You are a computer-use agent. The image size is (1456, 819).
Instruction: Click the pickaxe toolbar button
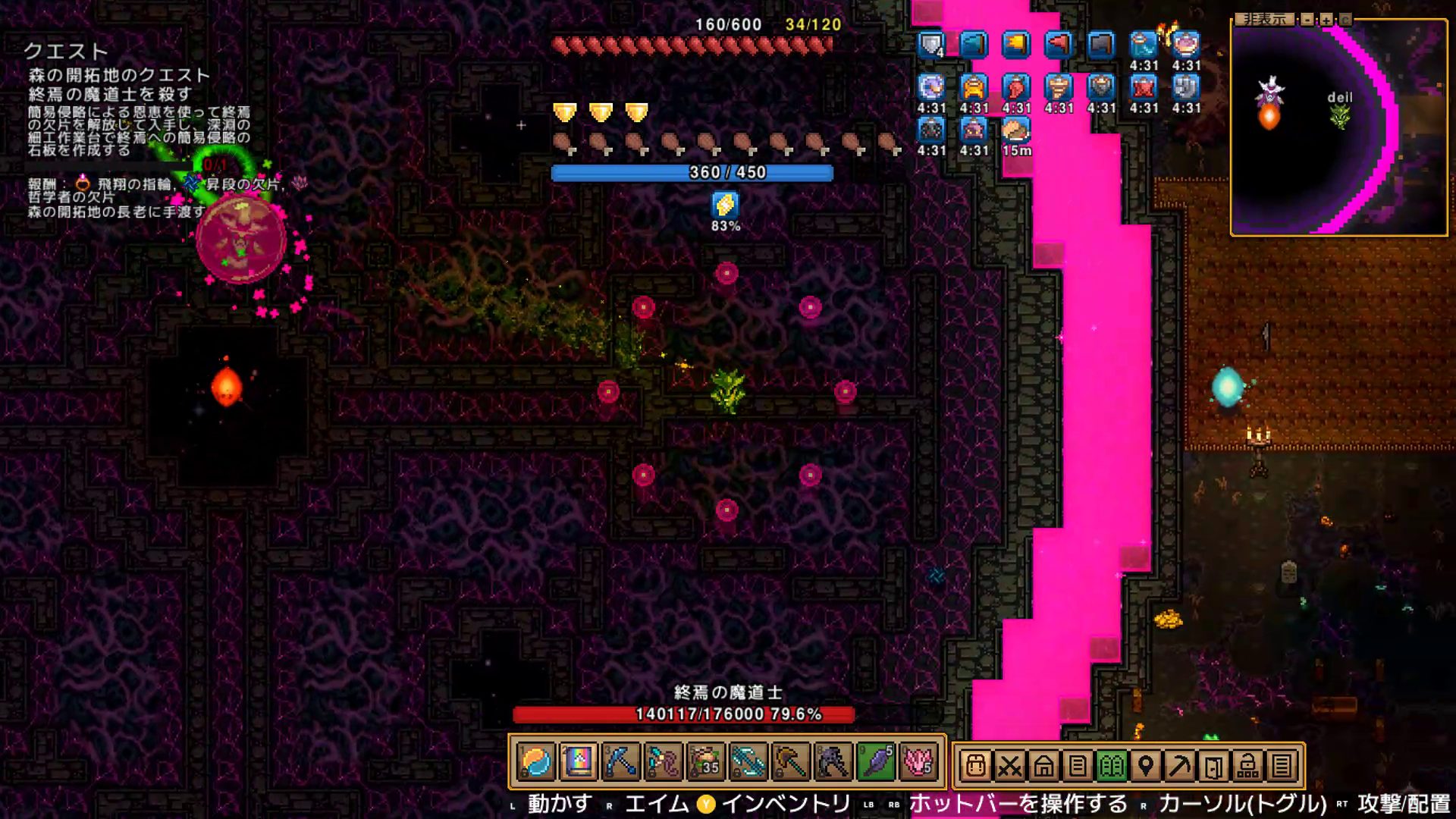[1180, 767]
